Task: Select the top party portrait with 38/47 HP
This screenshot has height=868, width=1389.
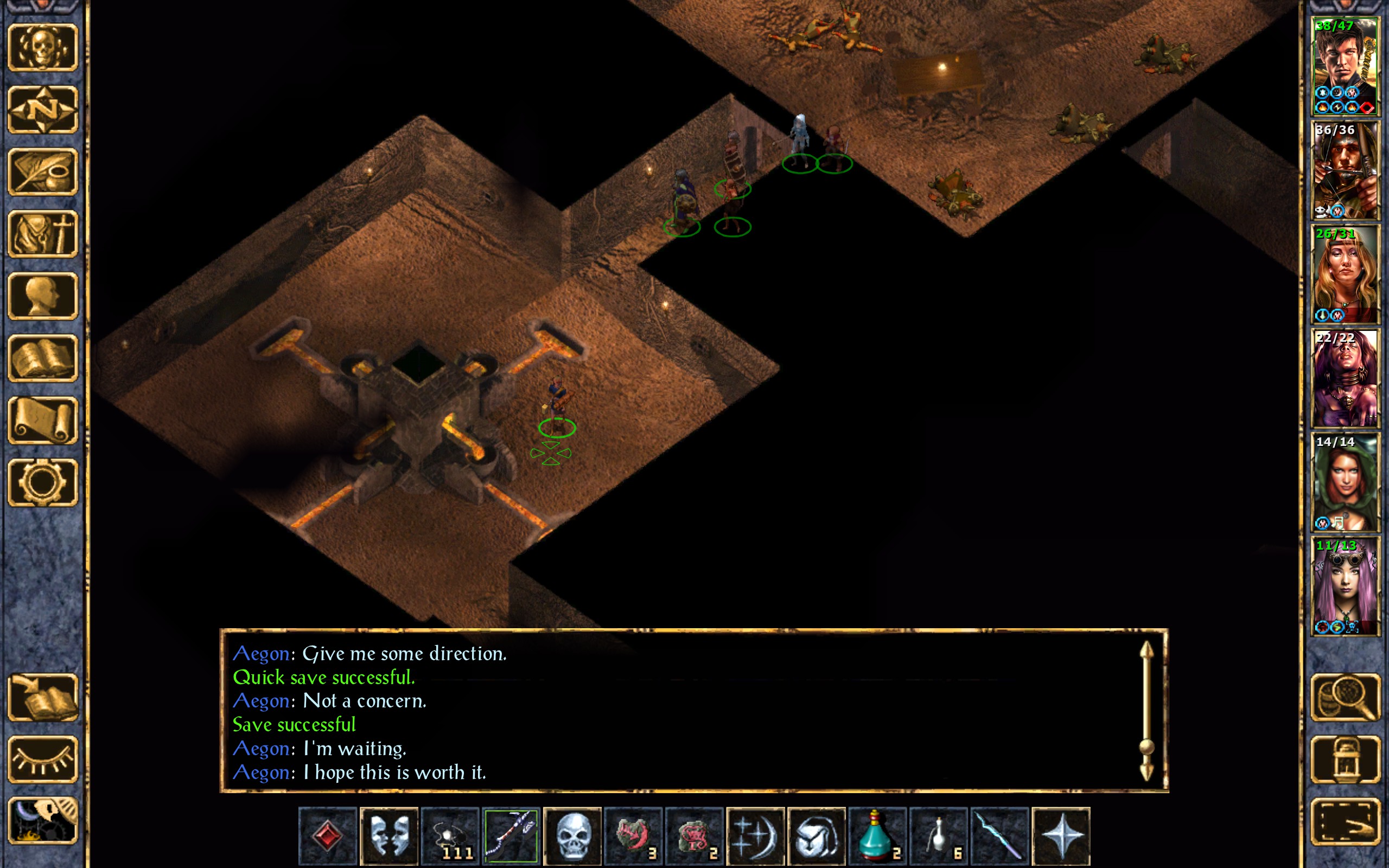Action: [1345, 67]
